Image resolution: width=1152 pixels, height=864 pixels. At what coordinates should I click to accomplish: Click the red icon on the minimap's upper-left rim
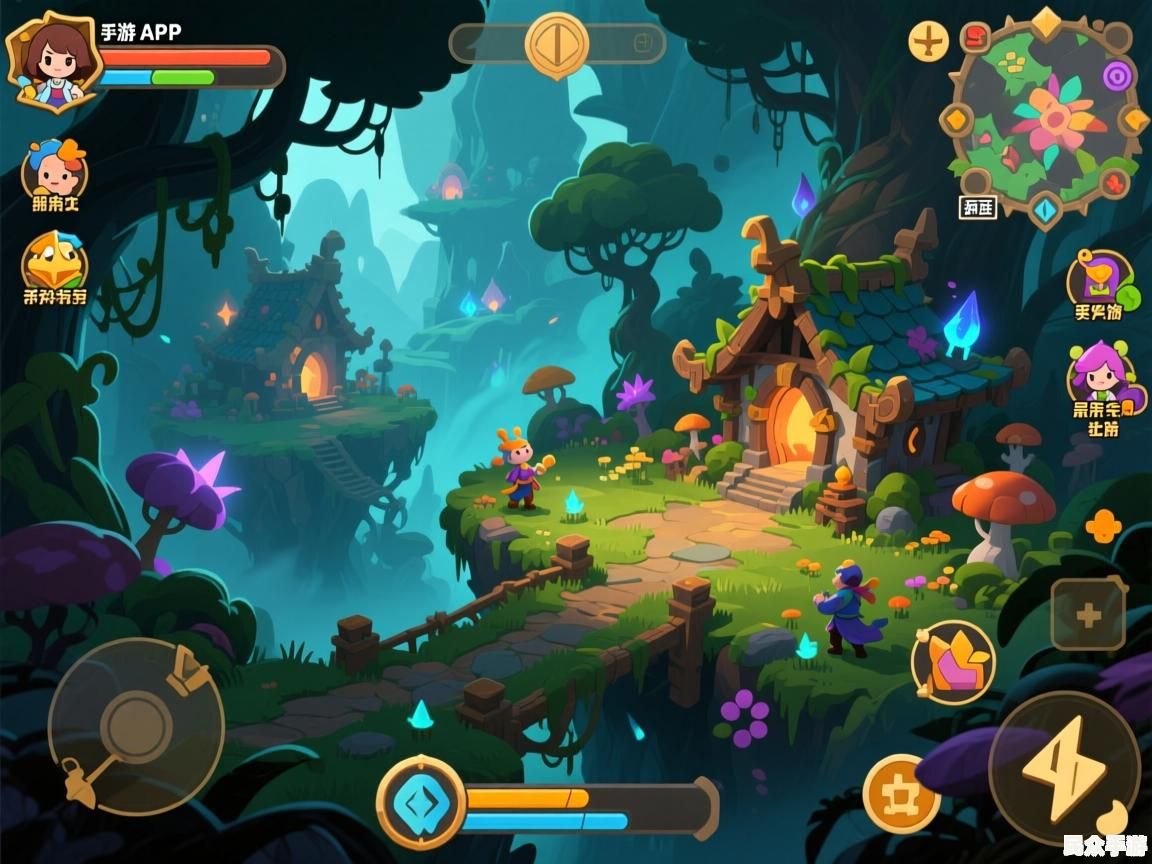(975, 38)
